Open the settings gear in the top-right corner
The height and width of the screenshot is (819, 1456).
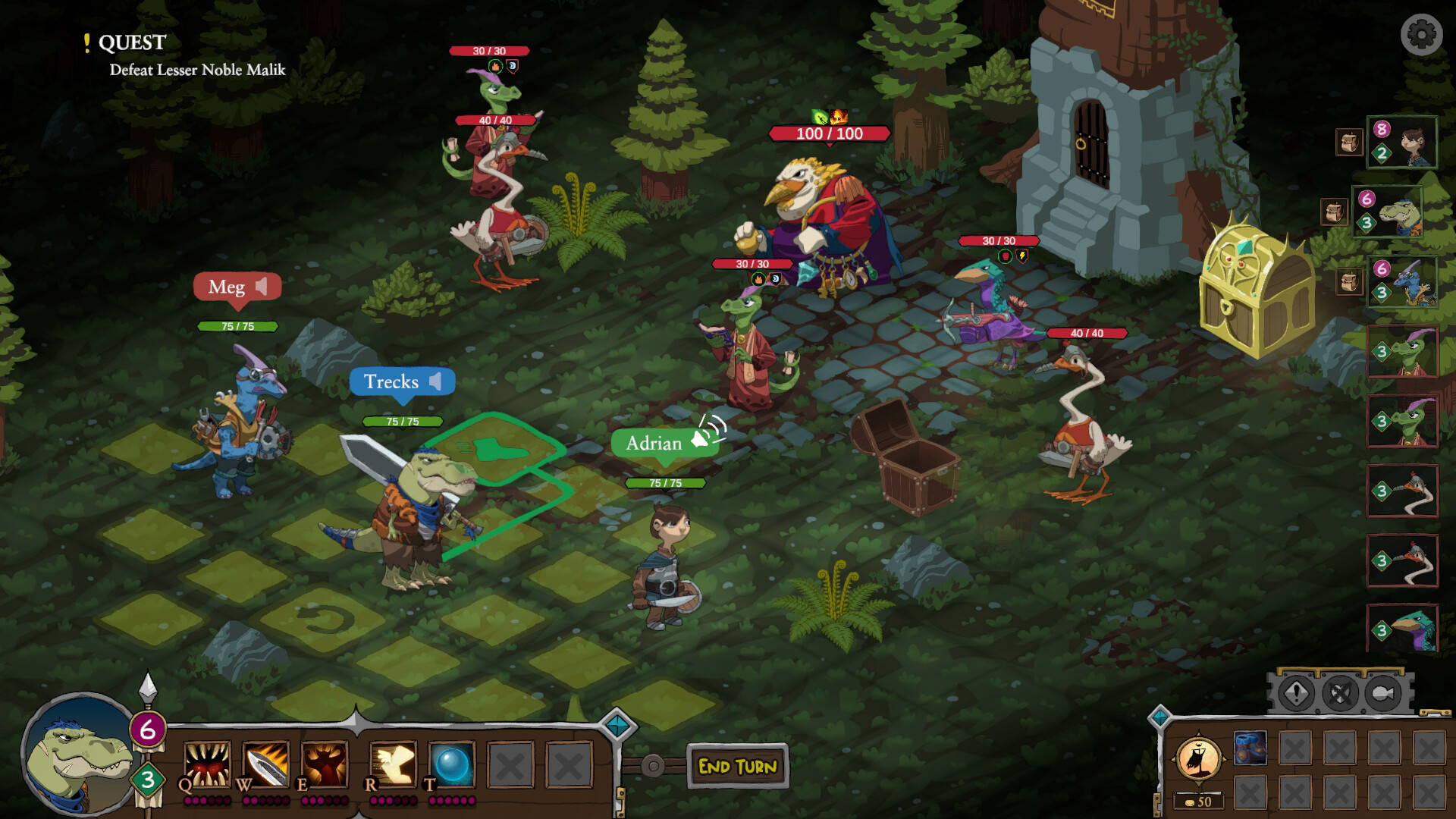[x=1420, y=34]
